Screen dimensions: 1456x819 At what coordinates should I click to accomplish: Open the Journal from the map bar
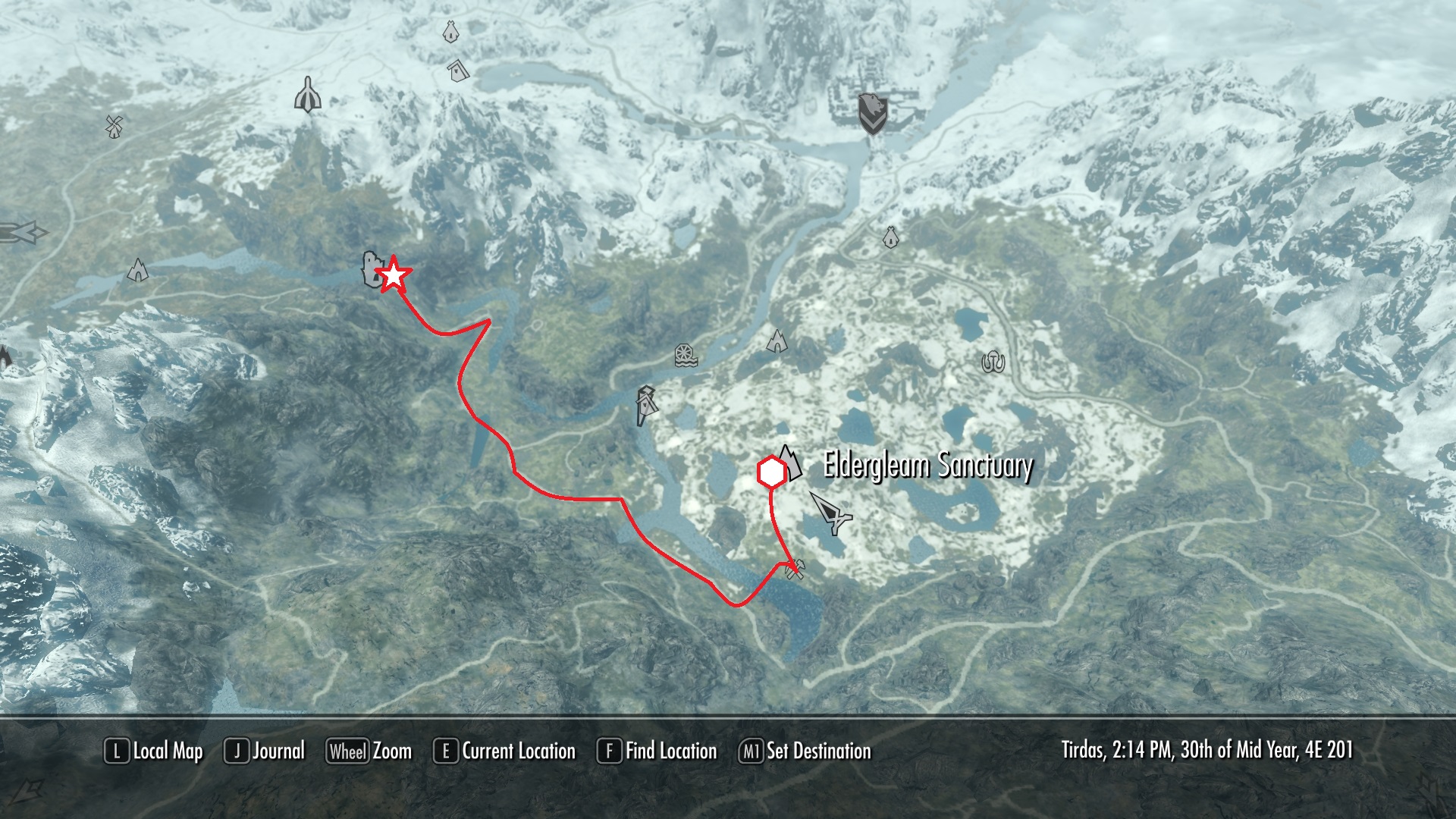coord(265,752)
